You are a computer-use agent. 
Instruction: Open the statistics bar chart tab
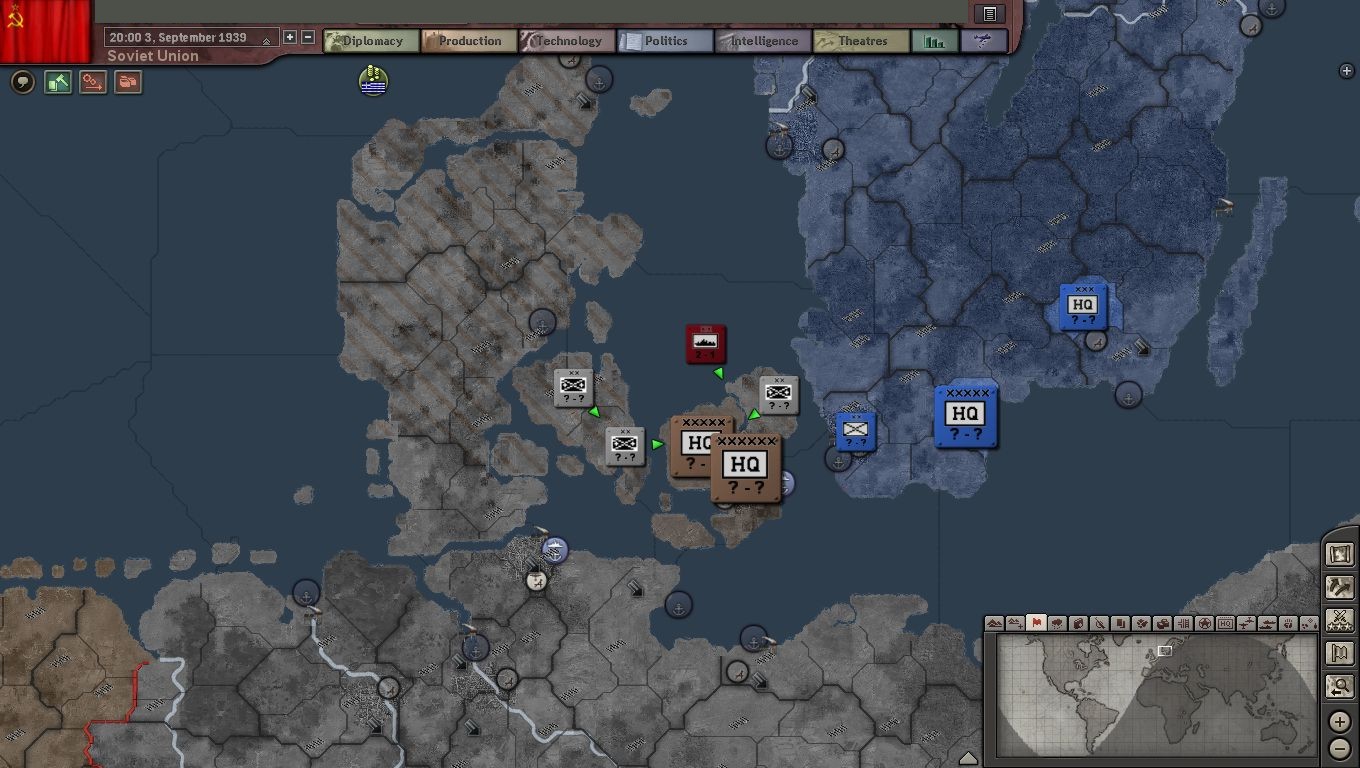click(935, 41)
